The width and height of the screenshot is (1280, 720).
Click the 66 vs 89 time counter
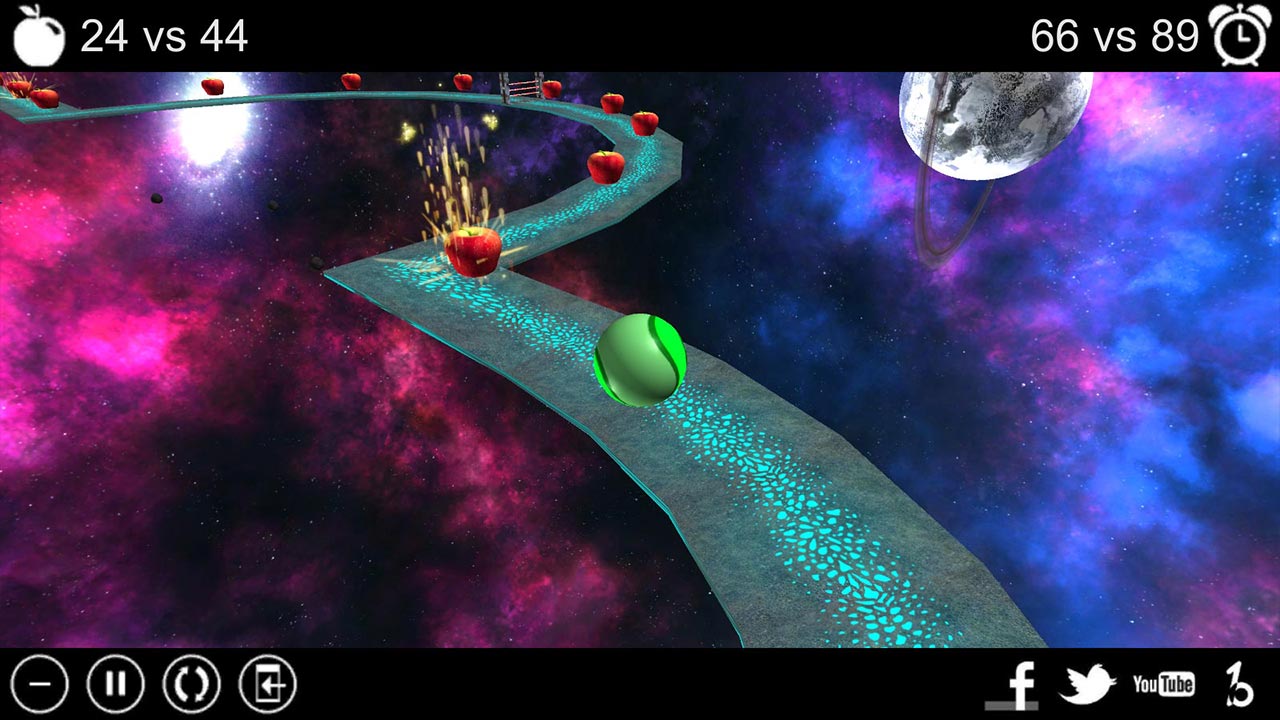point(1113,36)
